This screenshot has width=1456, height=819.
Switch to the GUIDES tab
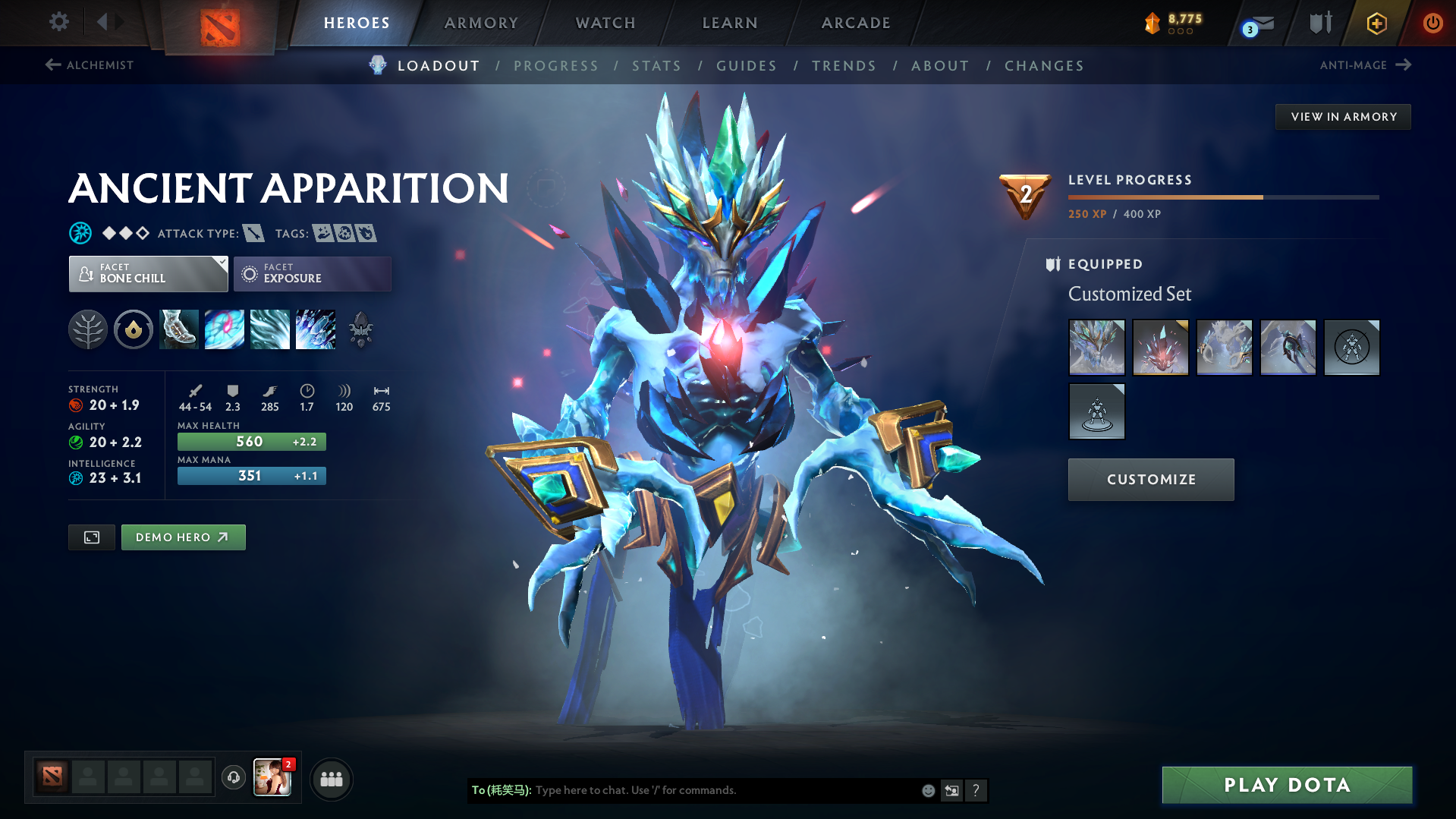(746, 66)
